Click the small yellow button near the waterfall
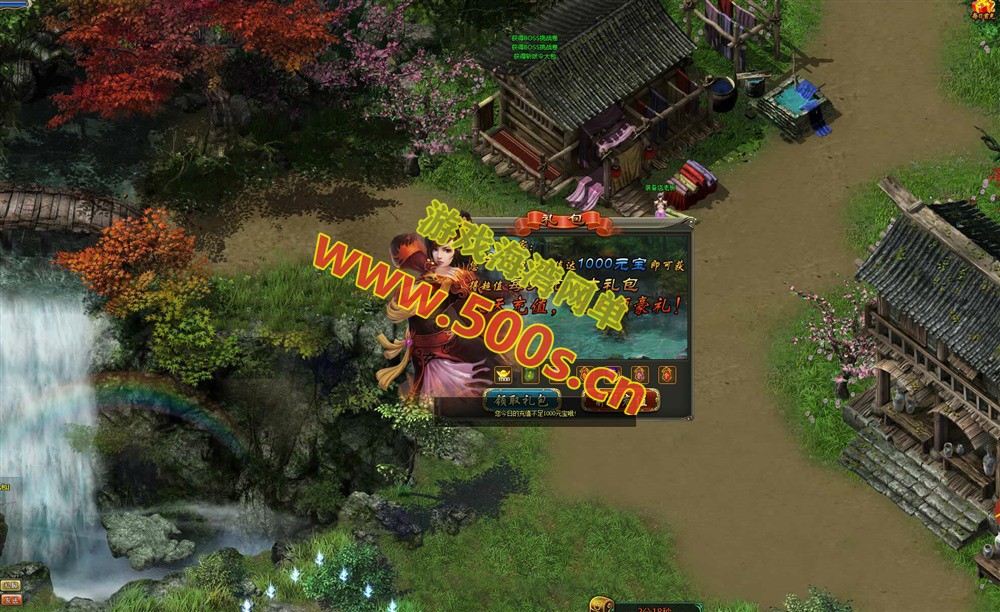Viewport: 1000px width, 612px height. (x=11, y=585)
